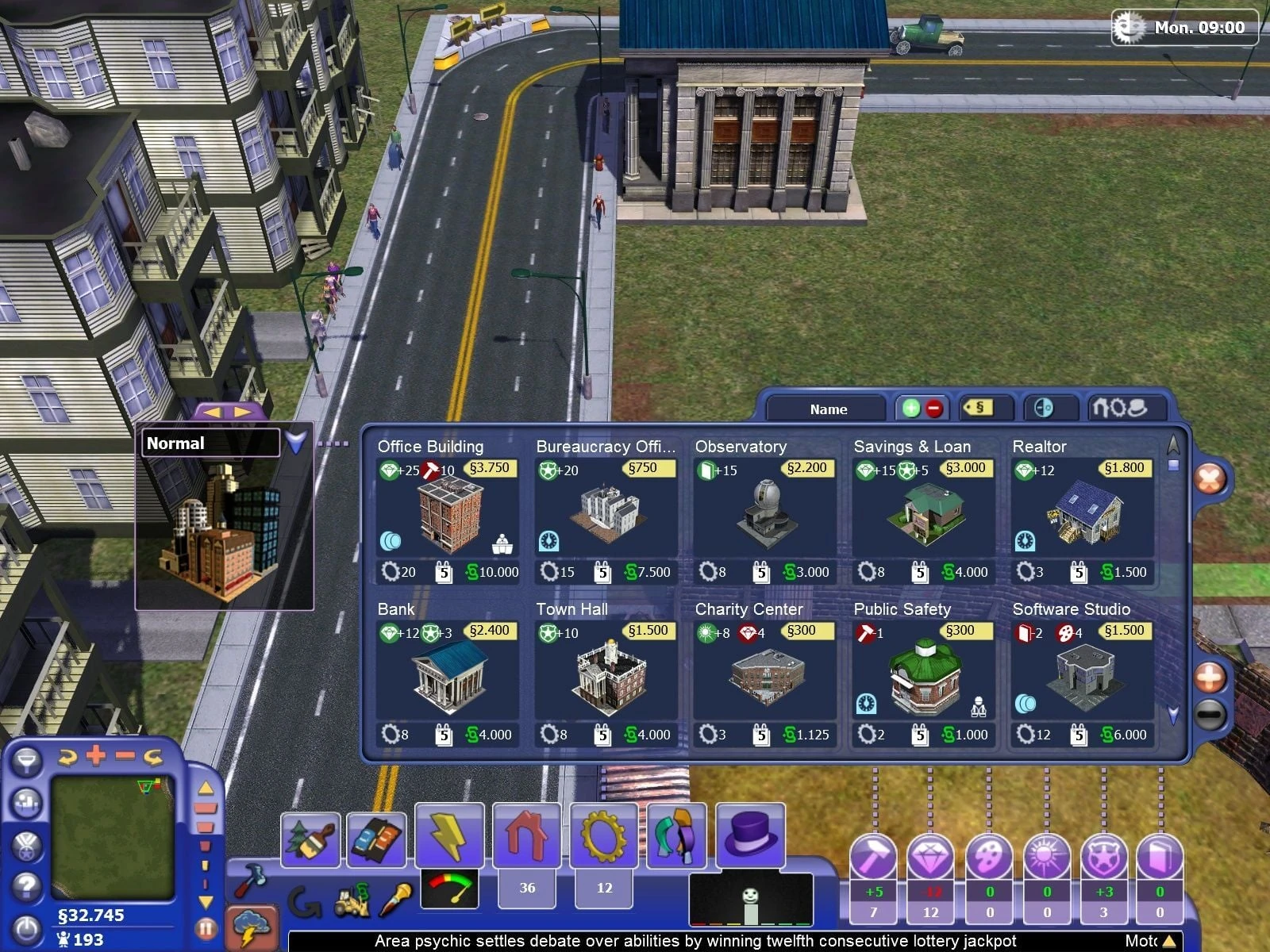Pick the Charity Center building

764,675
